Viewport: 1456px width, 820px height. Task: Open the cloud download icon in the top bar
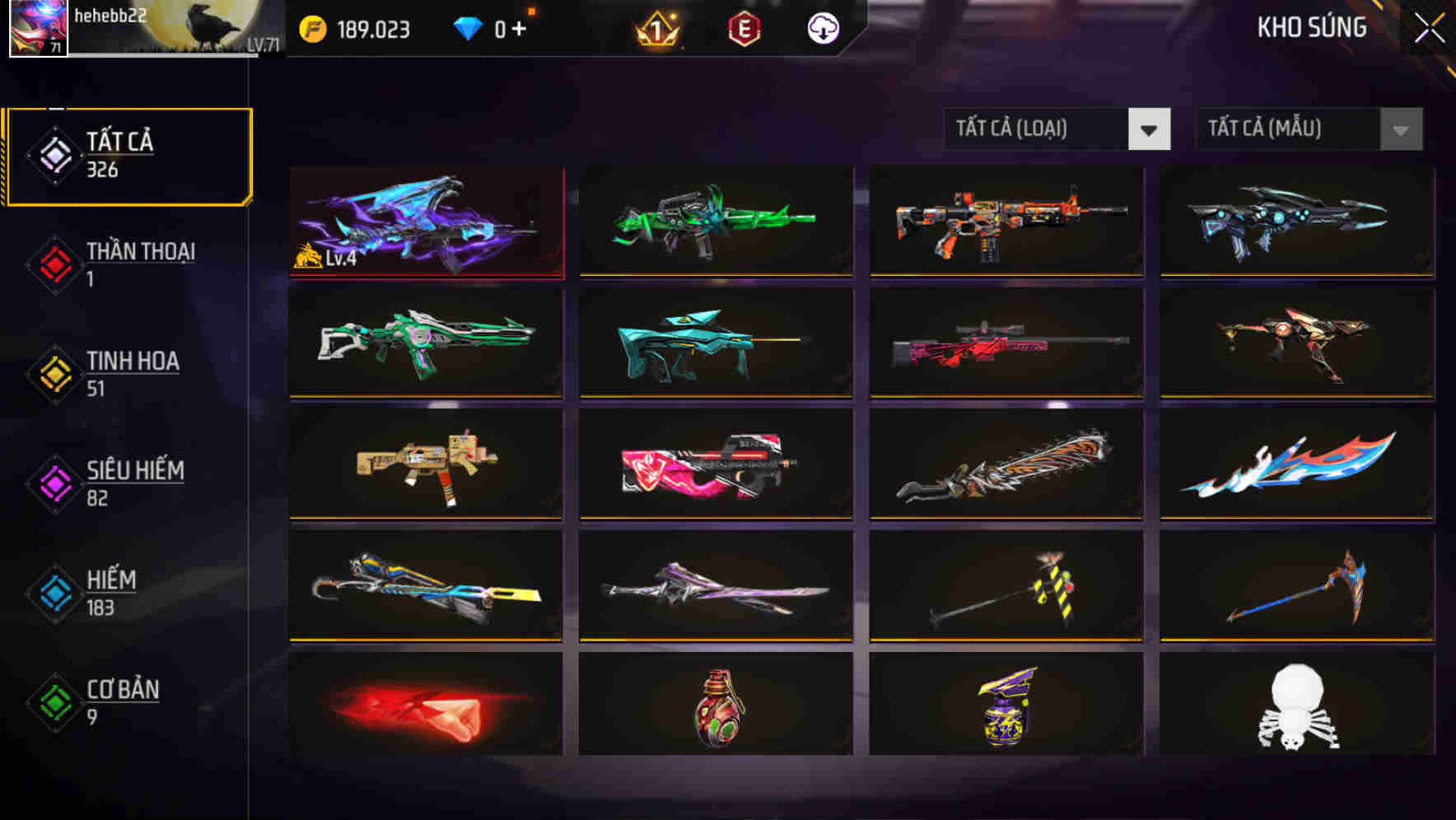pos(821,27)
